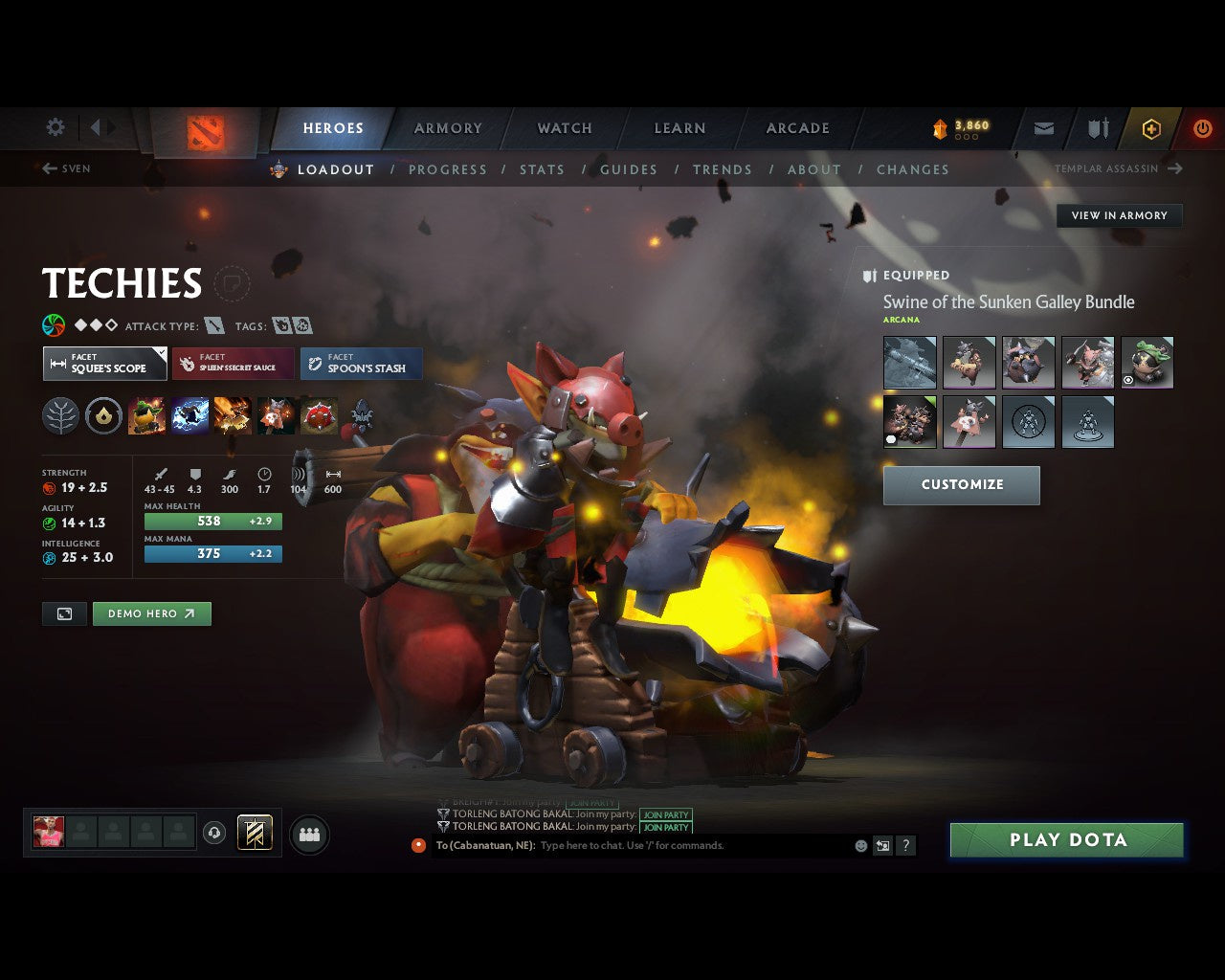Image resolution: width=1225 pixels, height=980 pixels.
Task: Select the Spleen's Secret Sauce facet
Action: tap(233, 364)
